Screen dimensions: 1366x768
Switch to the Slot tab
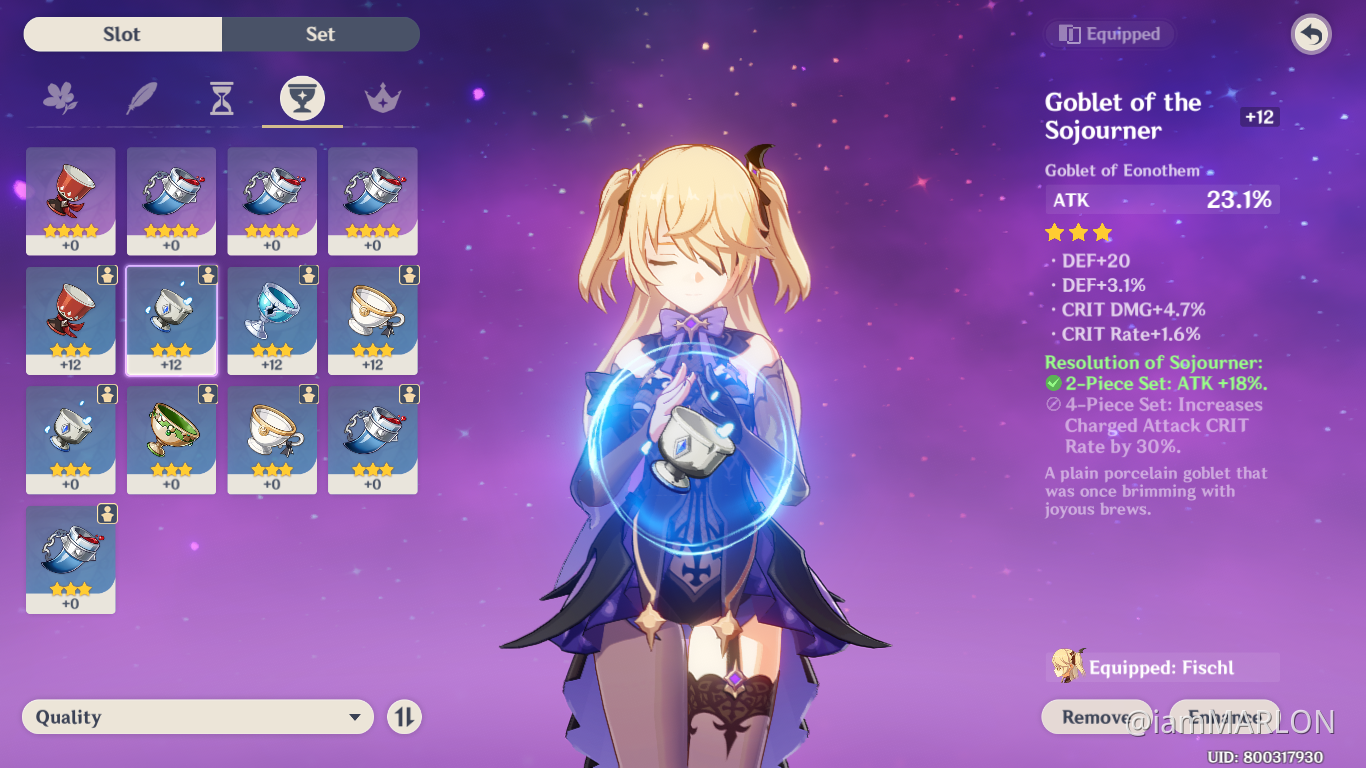[x=122, y=33]
